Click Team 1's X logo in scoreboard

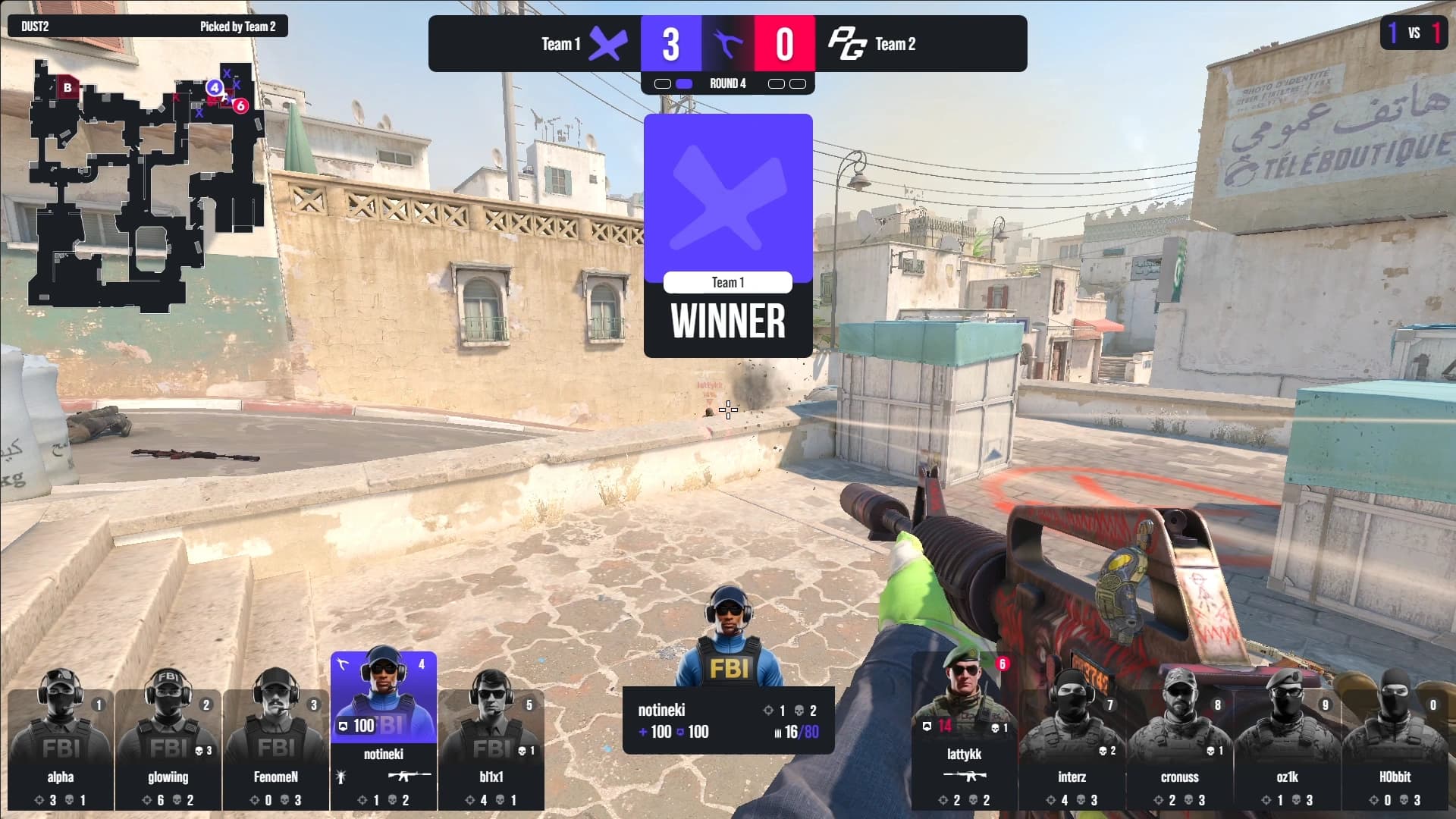coord(608,44)
